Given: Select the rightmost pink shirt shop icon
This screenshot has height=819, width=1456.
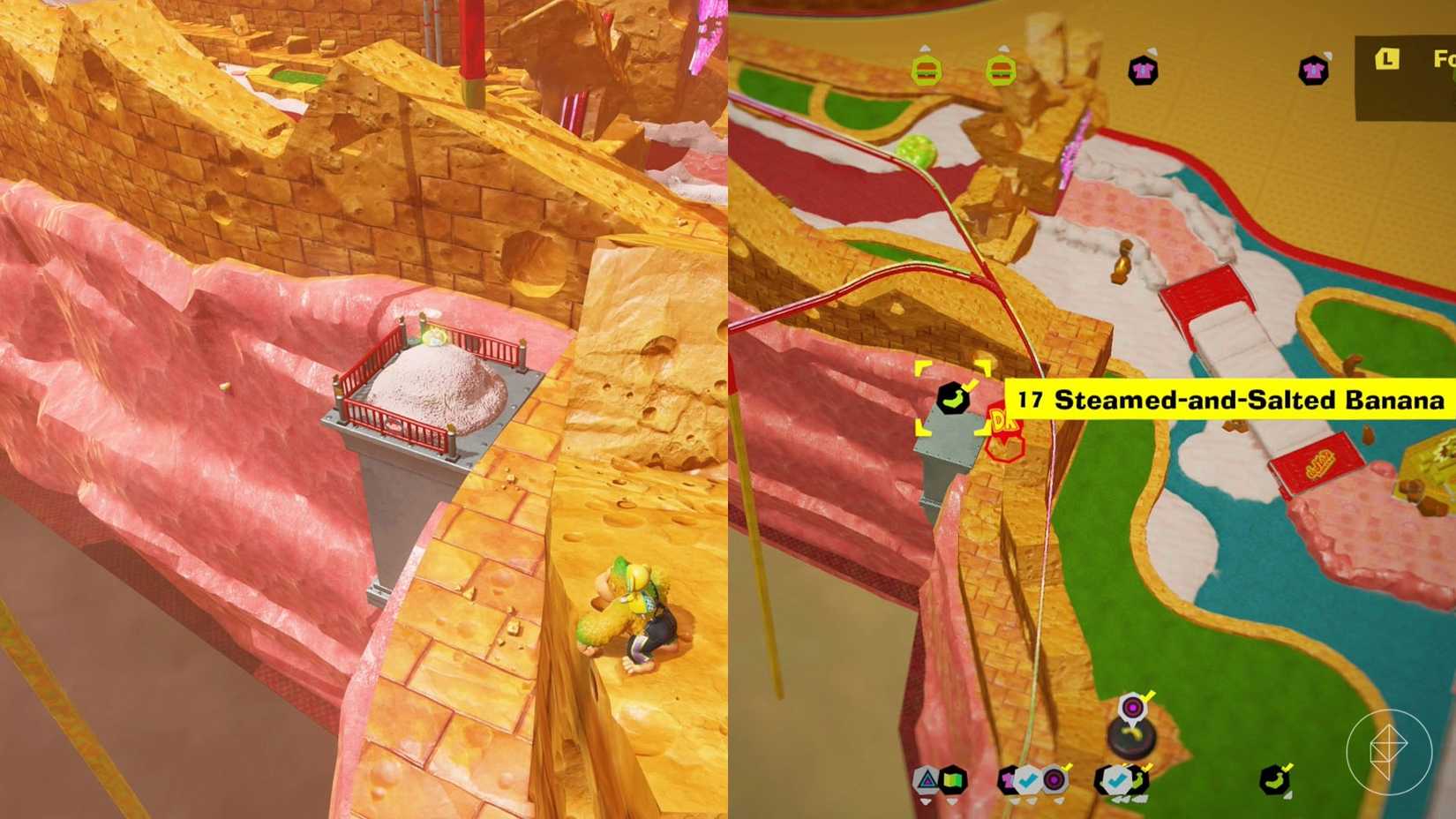Looking at the screenshot, I should pos(1314,70).
